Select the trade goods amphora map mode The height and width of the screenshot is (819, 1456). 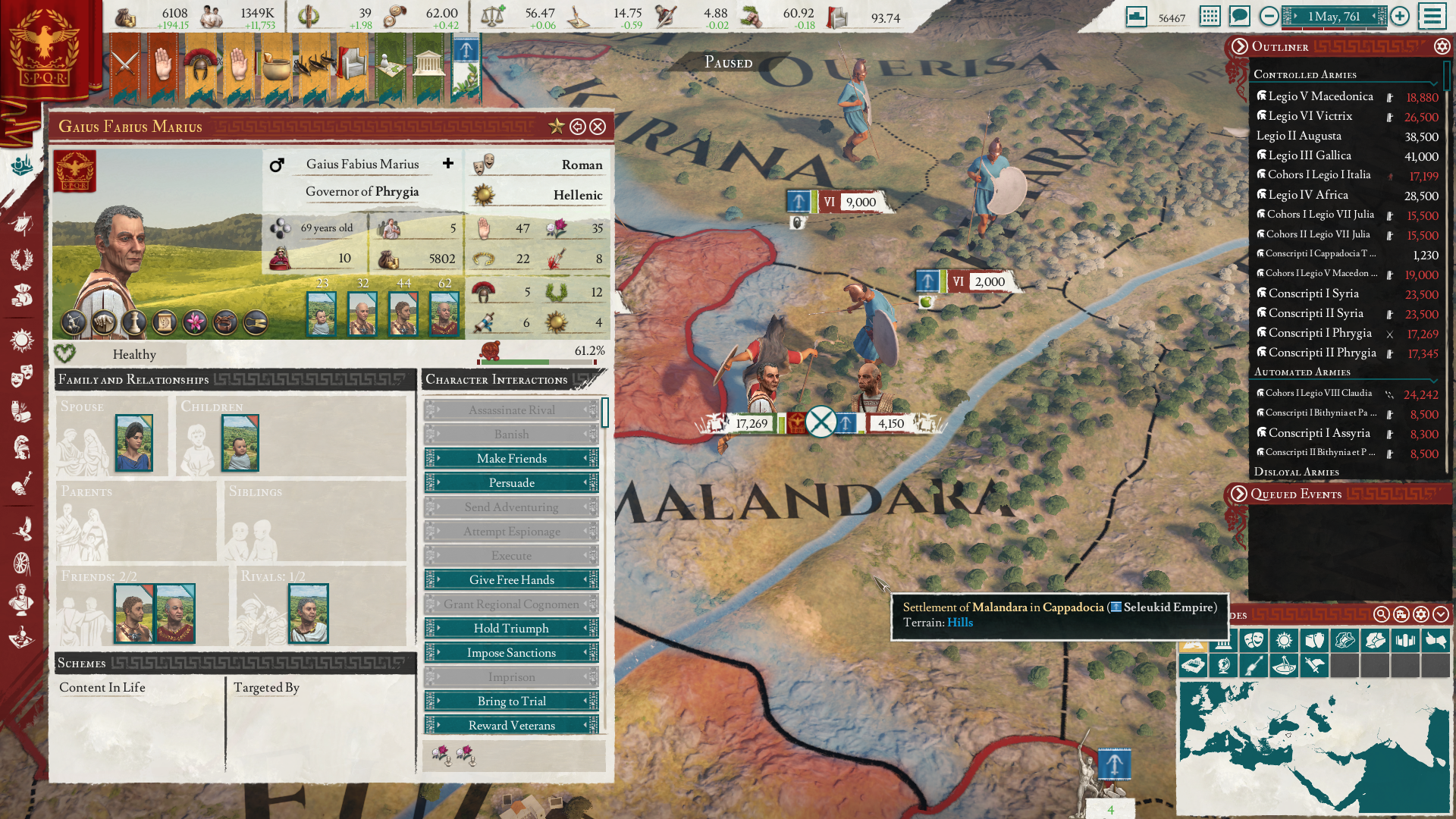pos(1314,640)
